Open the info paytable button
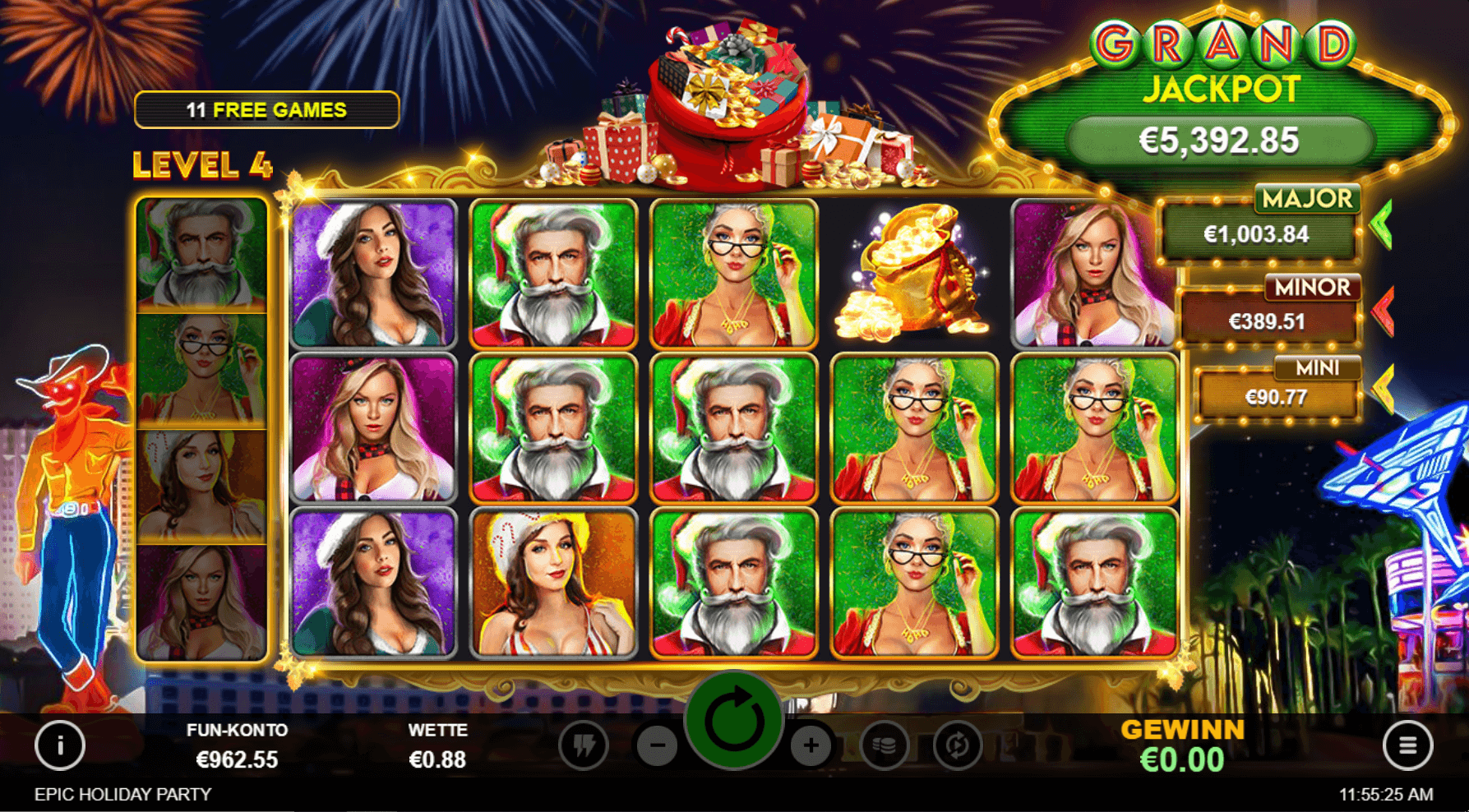The height and width of the screenshot is (812, 1469). pyautogui.click(x=60, y=745)
